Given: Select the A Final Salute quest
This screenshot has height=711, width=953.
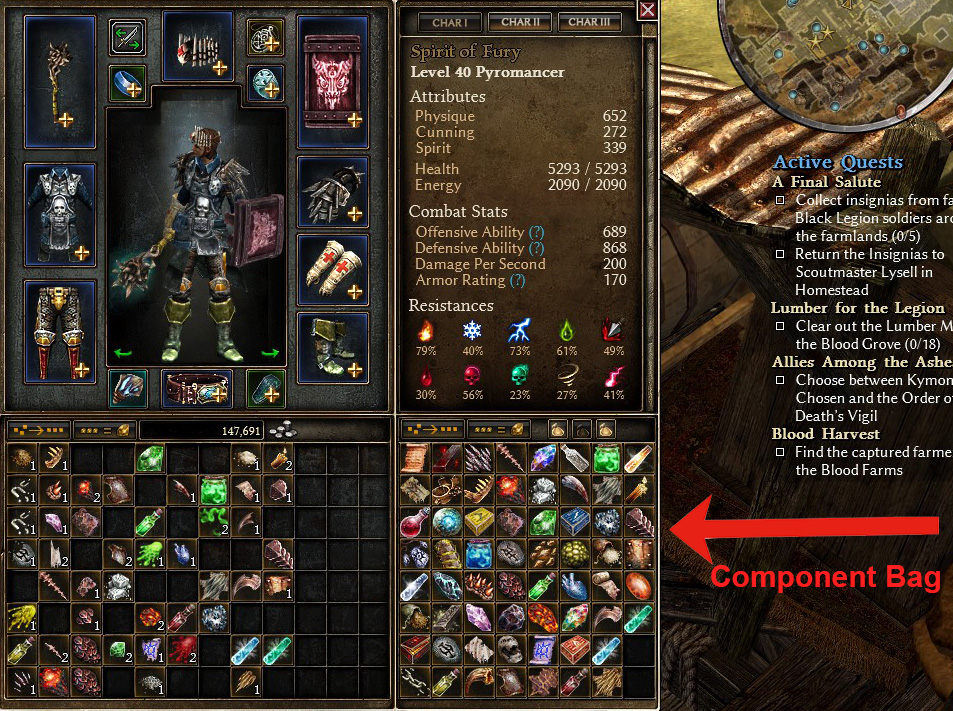Looking at the screenshot, I should (x=826, y=182).
